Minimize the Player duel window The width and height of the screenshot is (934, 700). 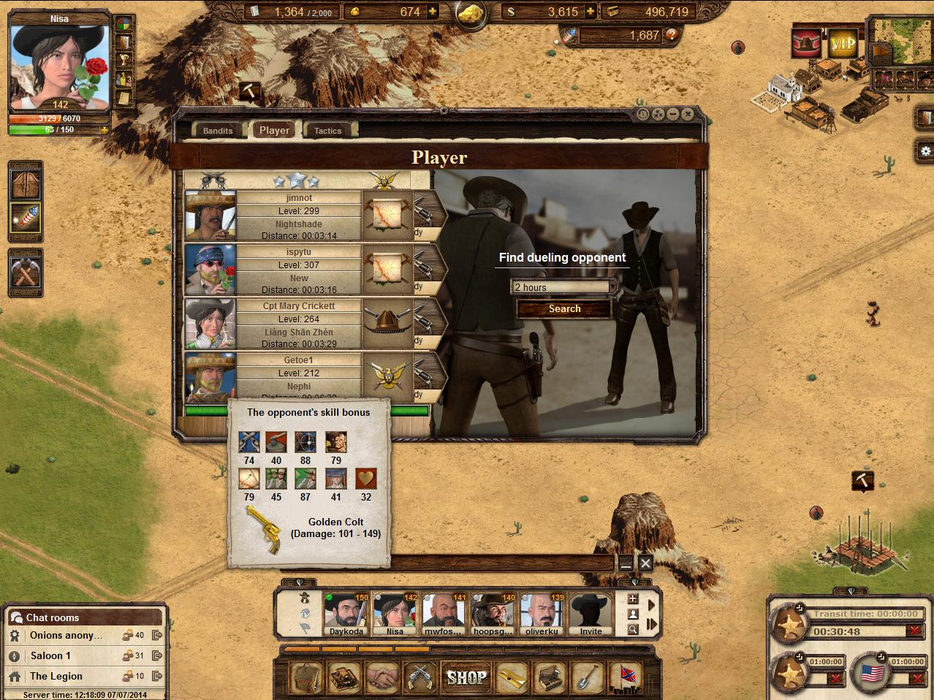coord(674,114)
